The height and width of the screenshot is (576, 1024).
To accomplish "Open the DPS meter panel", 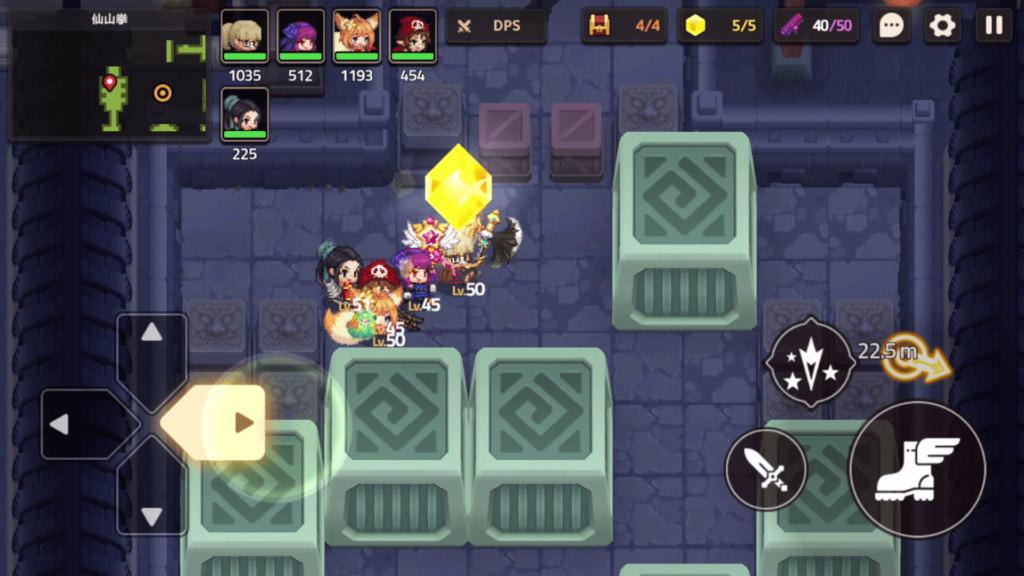I will click(496, 26).
